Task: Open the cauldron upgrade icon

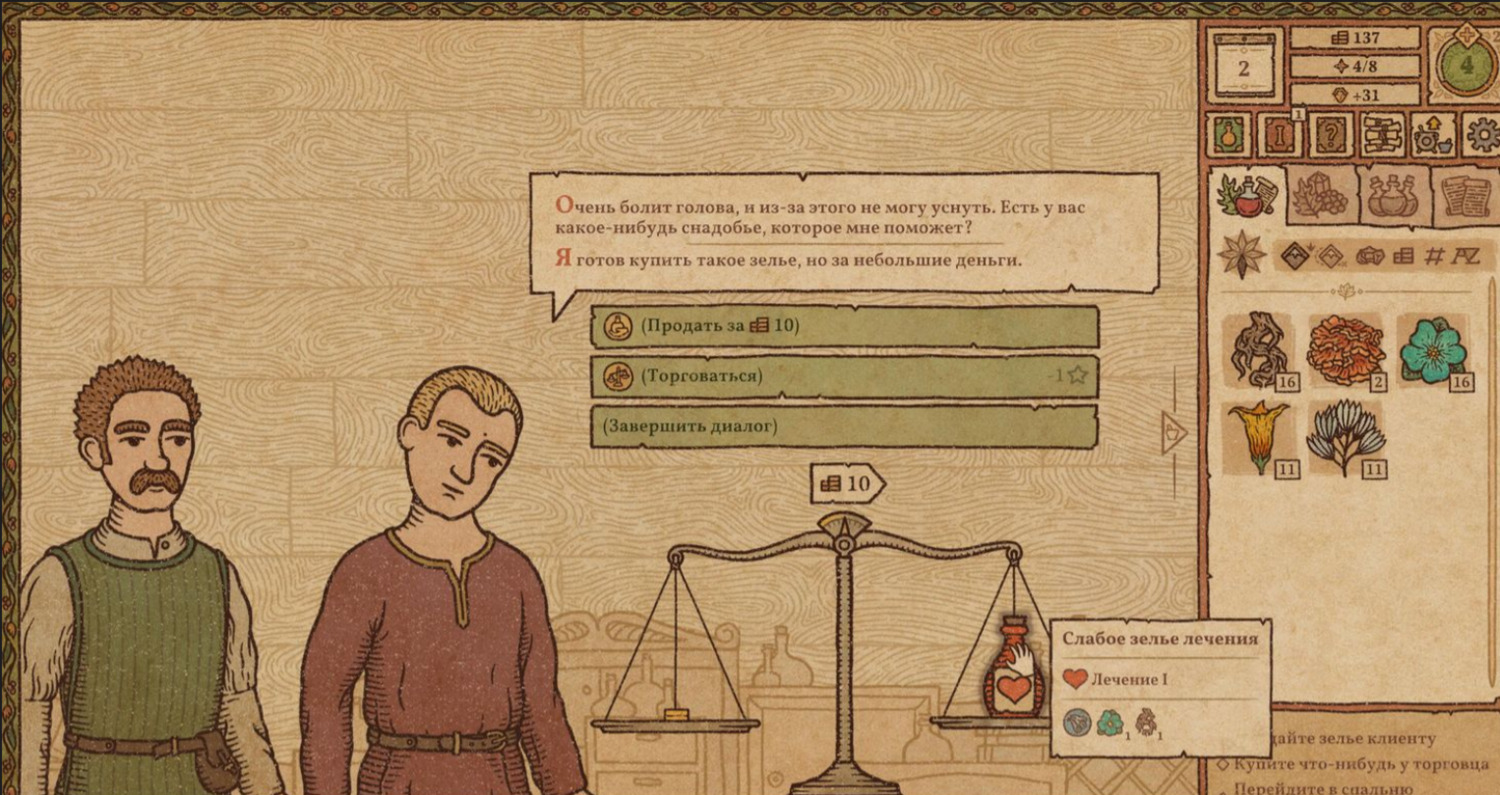Action: [x=1434, y=135]
